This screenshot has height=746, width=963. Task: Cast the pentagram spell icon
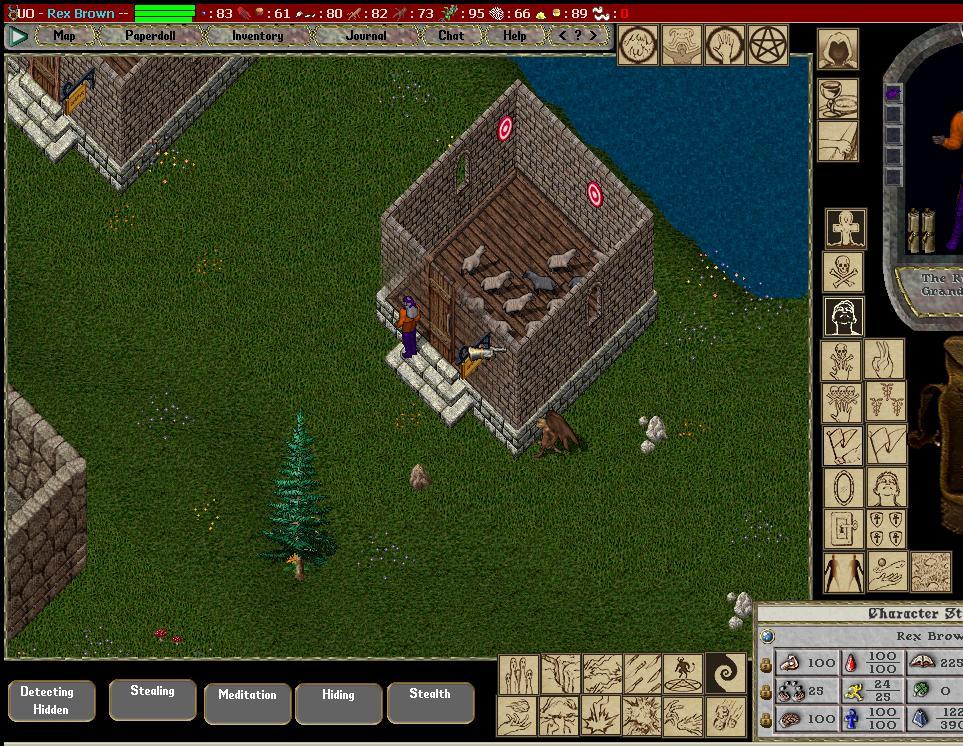[x=768, y=45]
